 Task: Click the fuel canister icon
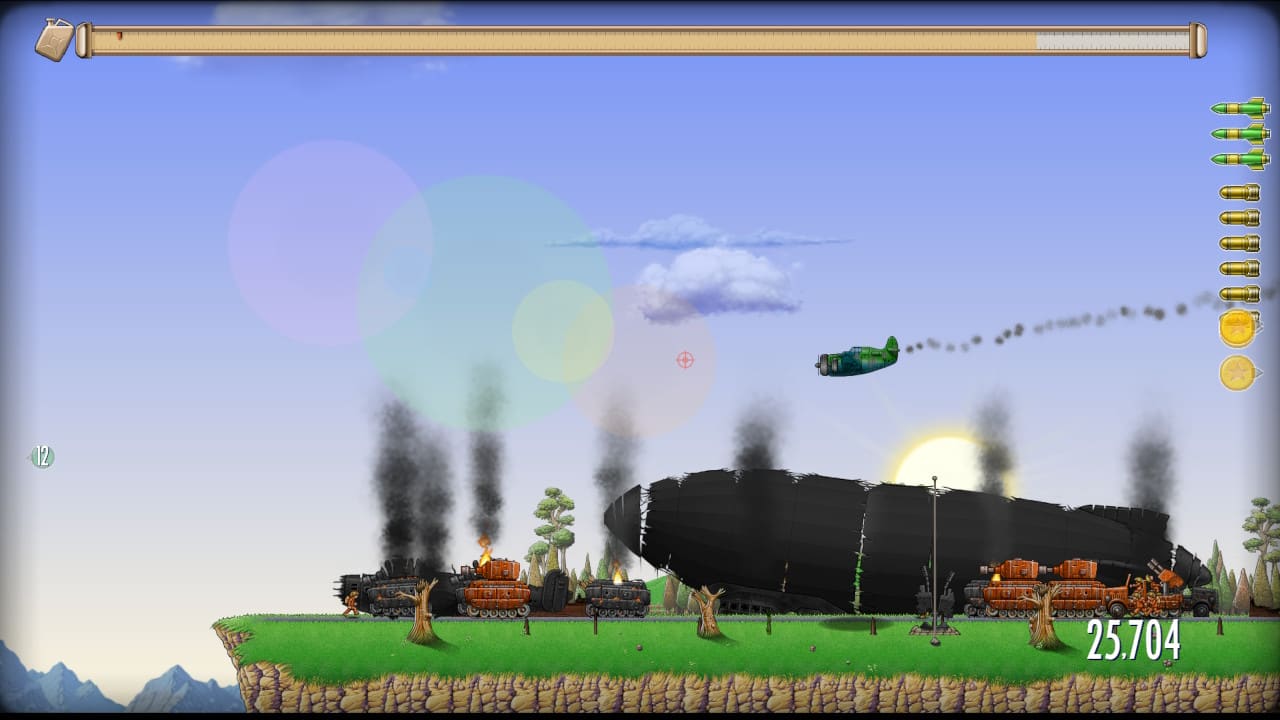[55, 37]
